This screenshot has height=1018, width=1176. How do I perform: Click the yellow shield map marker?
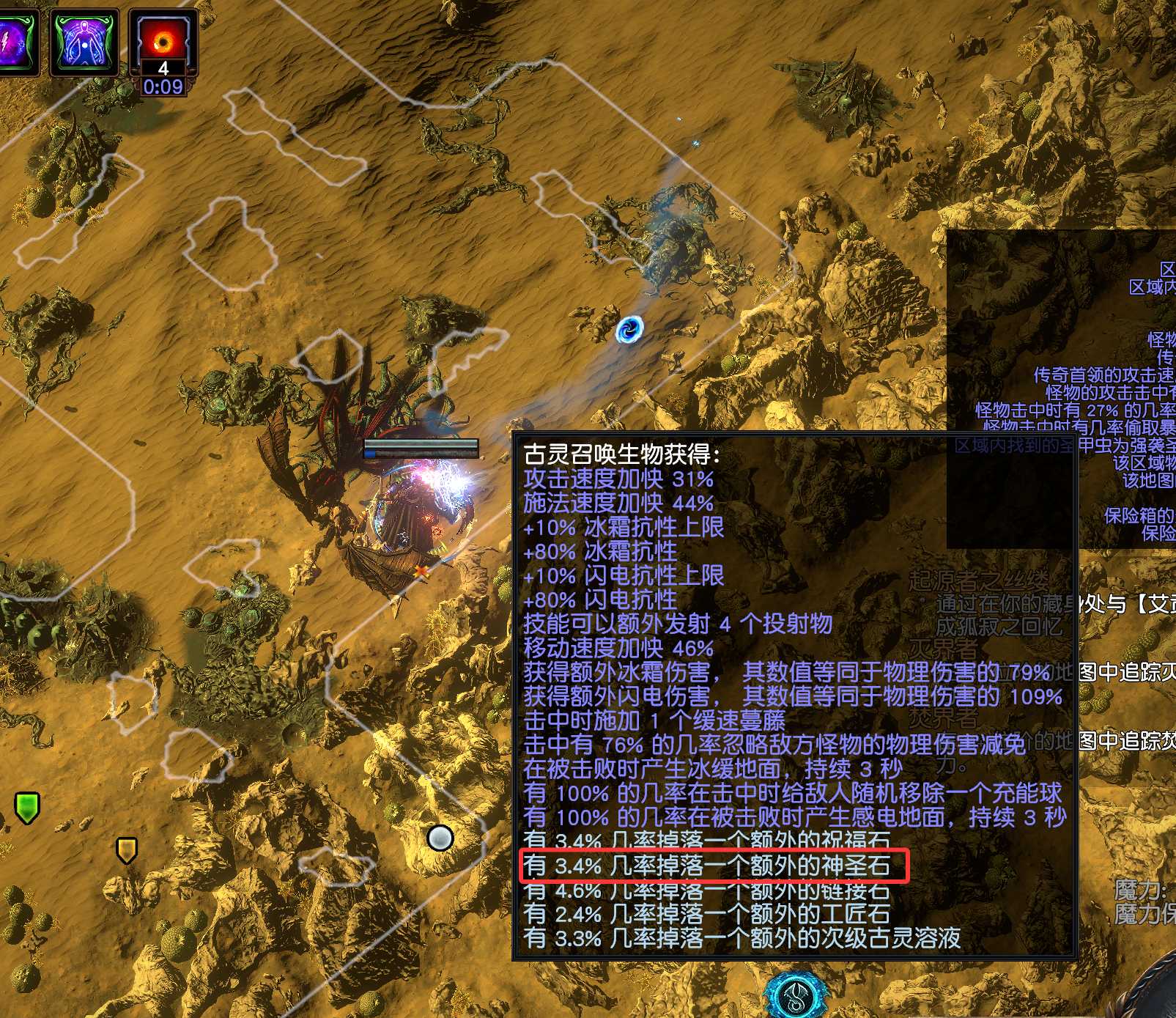point(127,850)
